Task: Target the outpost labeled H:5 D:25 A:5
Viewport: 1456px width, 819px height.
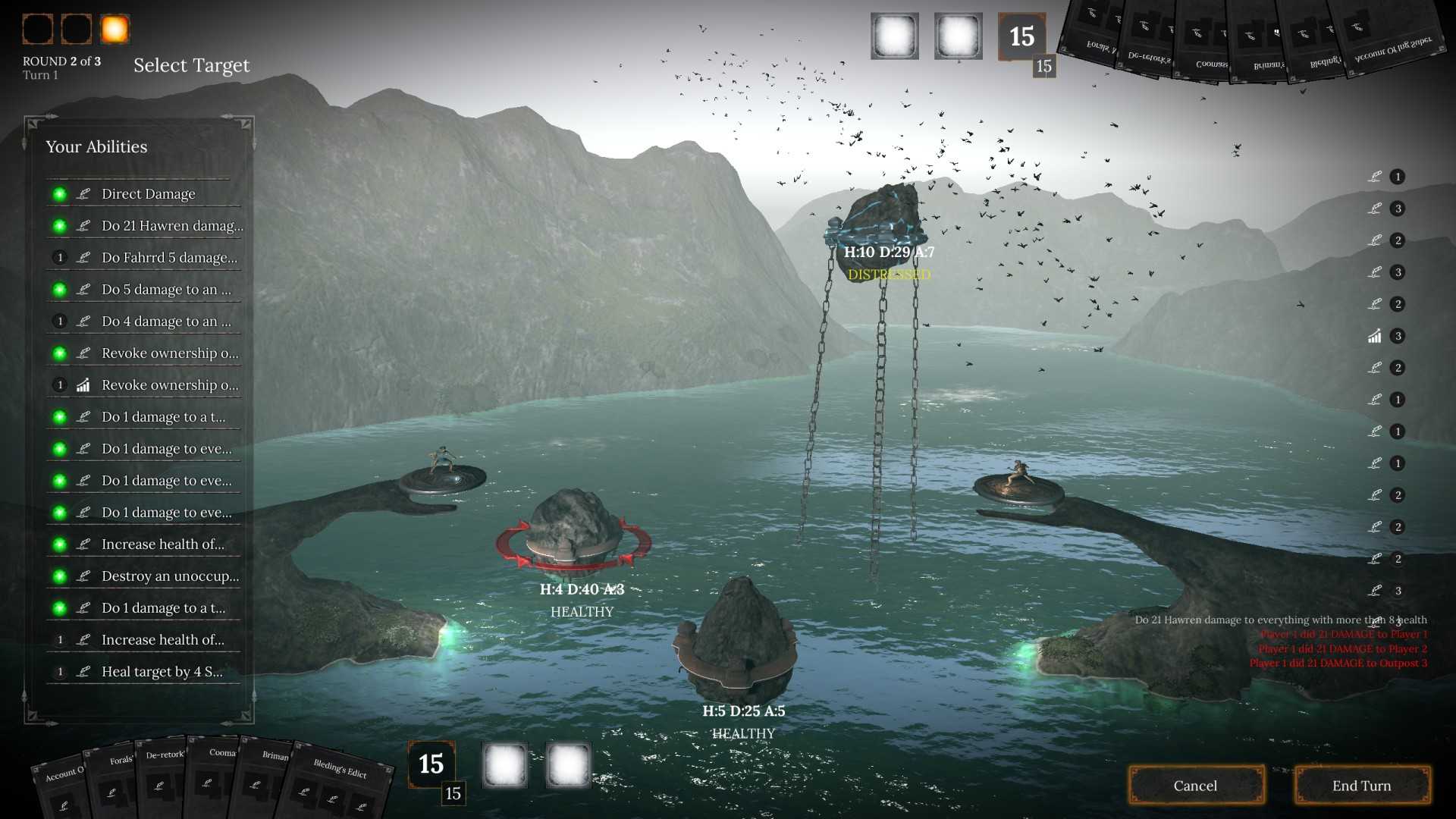Action: pyautogui.click(x=736, y=637)
